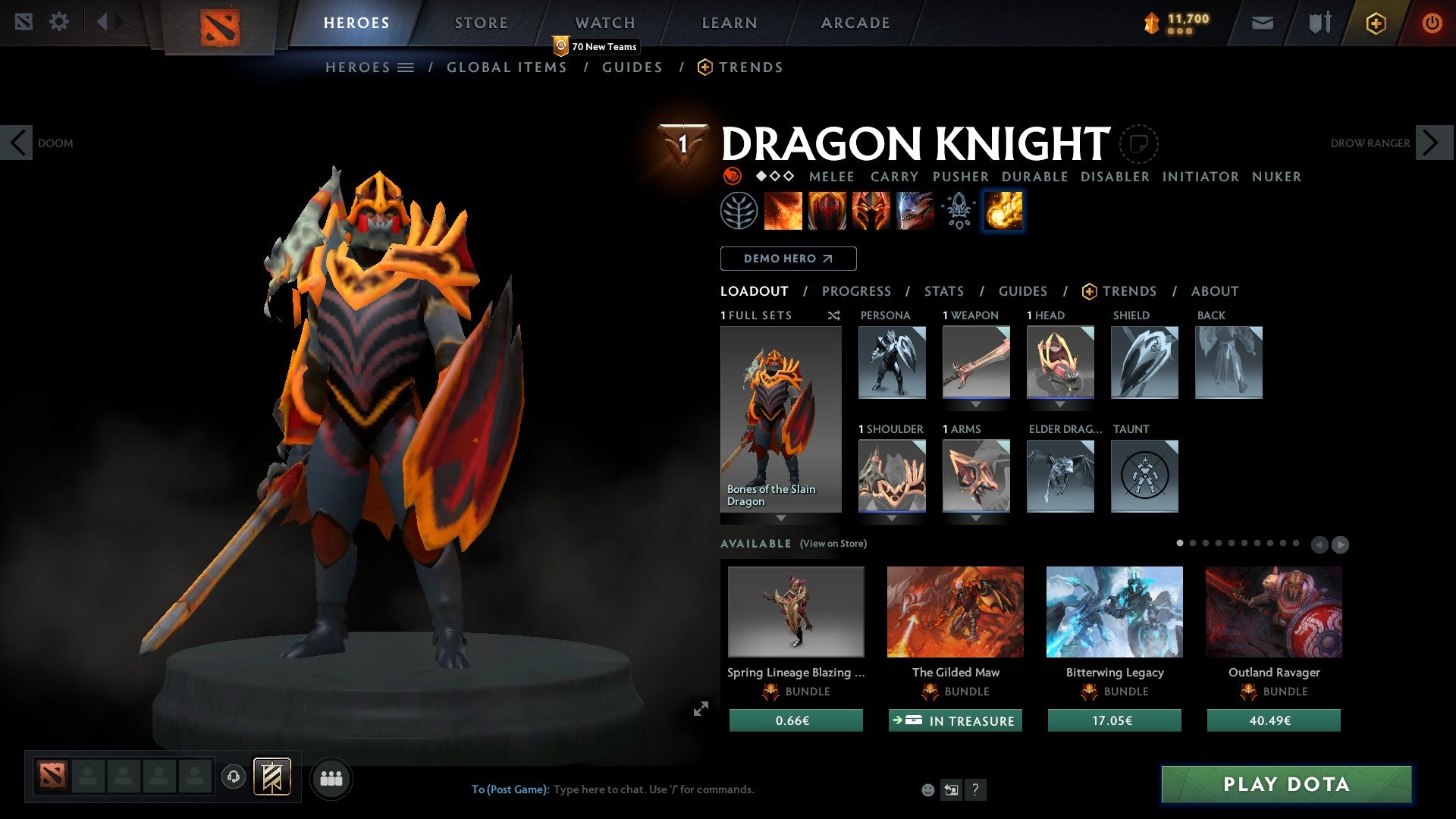This screenshot has height=819, width=1456.
Task: Open the Talent Tree icon for Dragon Knight
Action: (x=739, y=210)
